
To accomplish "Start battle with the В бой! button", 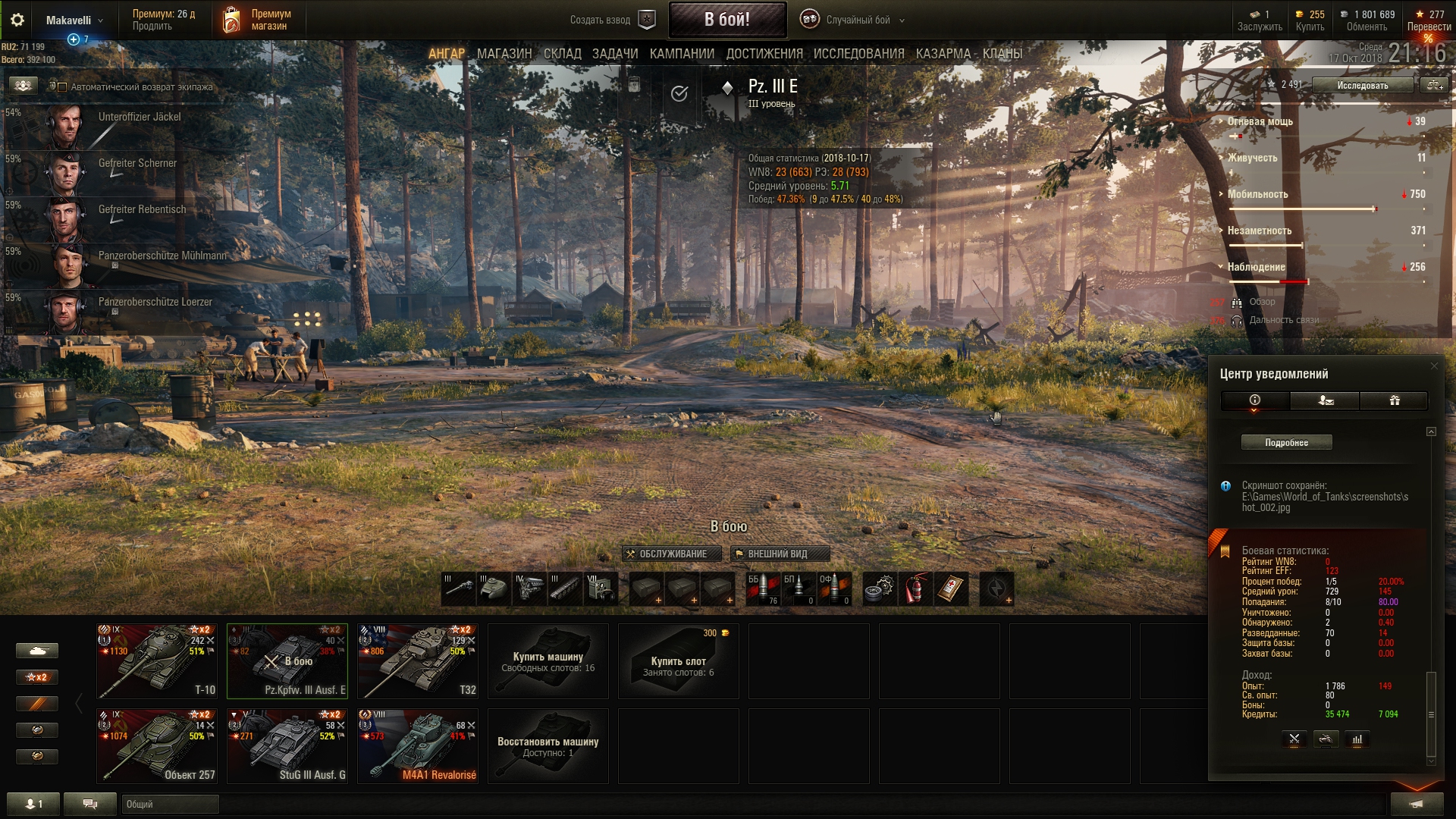I will point(726,20).
